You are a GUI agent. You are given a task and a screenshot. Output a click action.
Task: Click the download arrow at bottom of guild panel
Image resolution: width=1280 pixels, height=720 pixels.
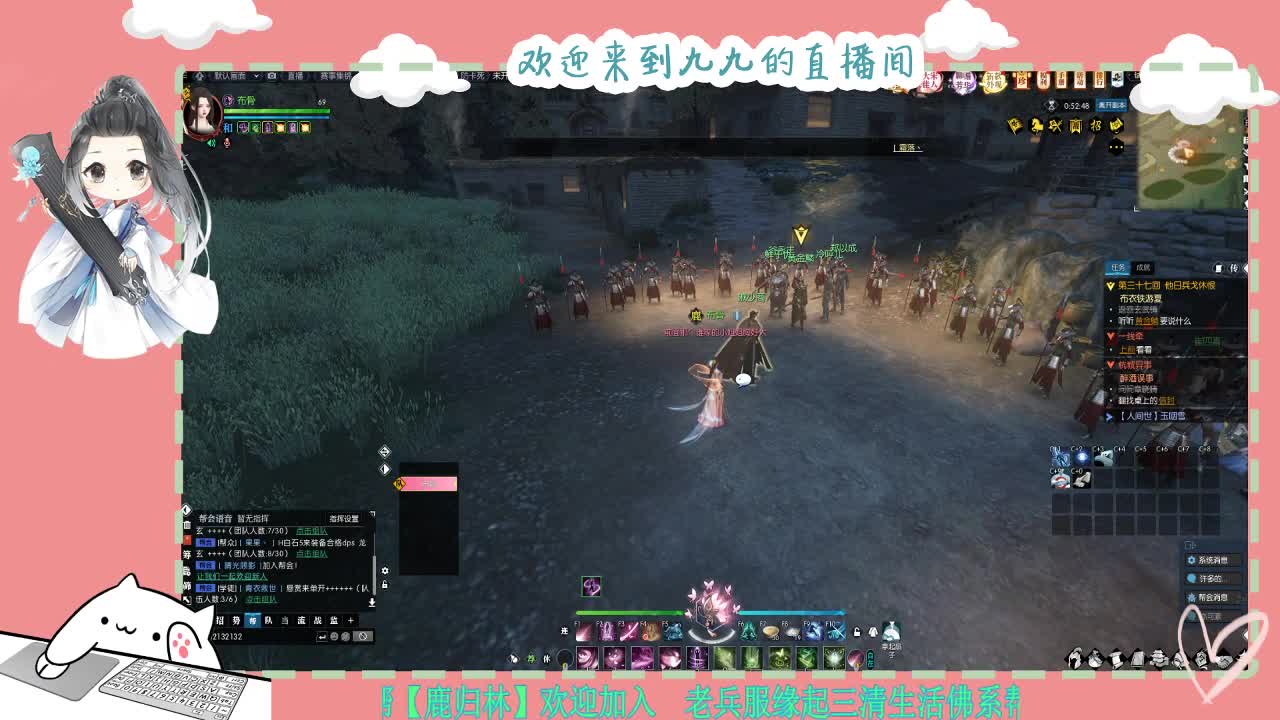(x=372, y=602)
